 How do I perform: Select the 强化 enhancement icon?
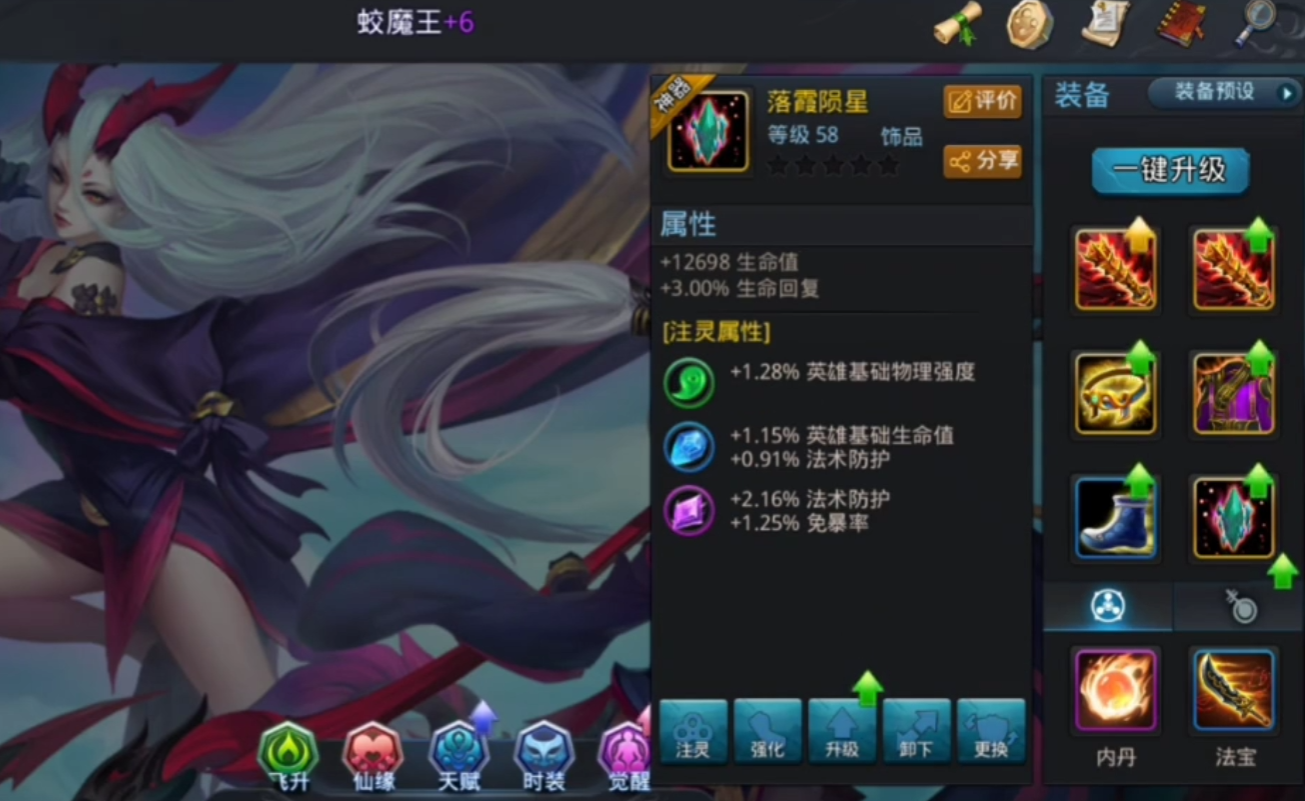tap(768, 732)
